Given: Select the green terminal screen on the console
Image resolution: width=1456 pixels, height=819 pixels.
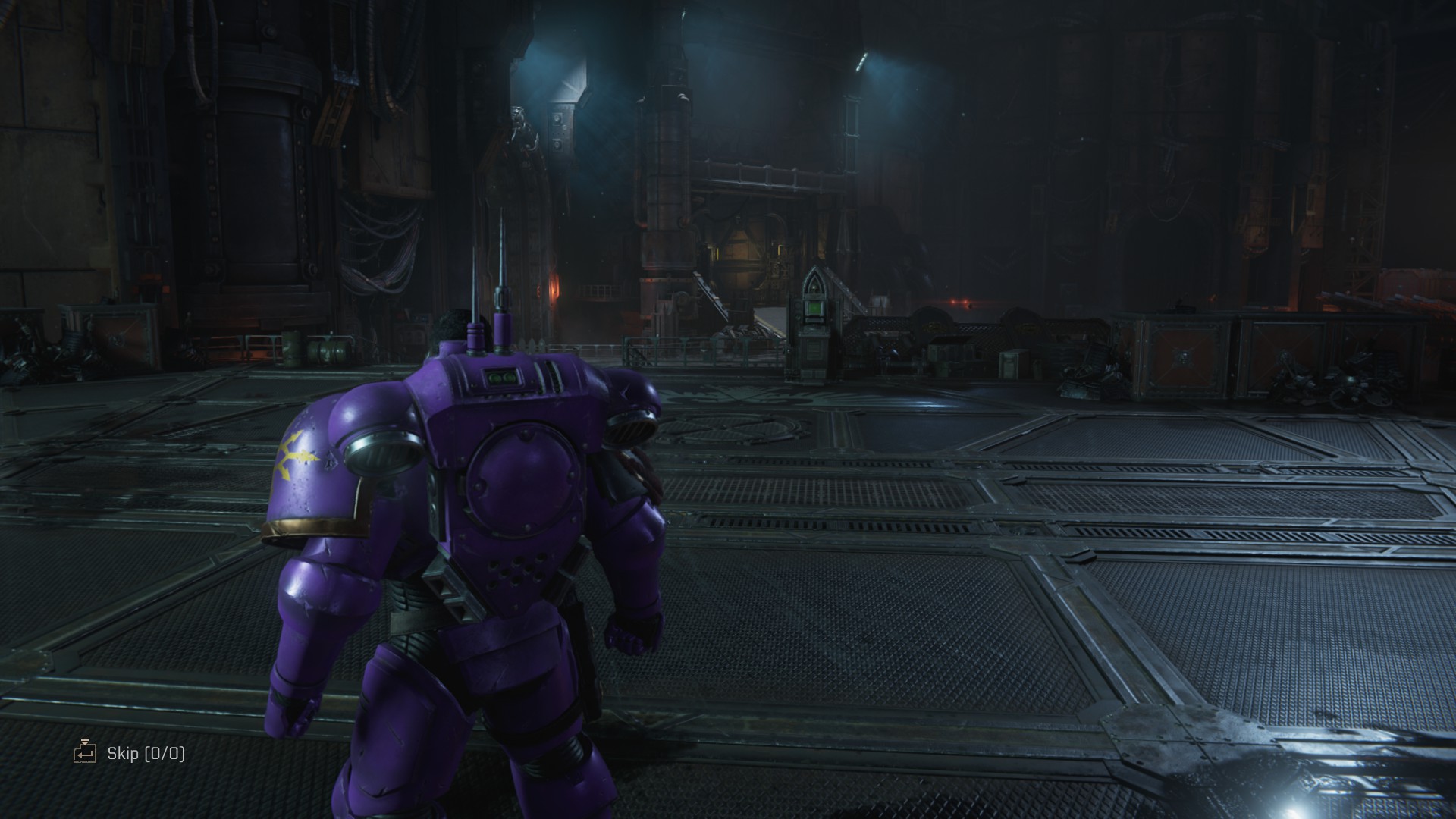Looking at the screenshot, I should [x=813, y=309].
